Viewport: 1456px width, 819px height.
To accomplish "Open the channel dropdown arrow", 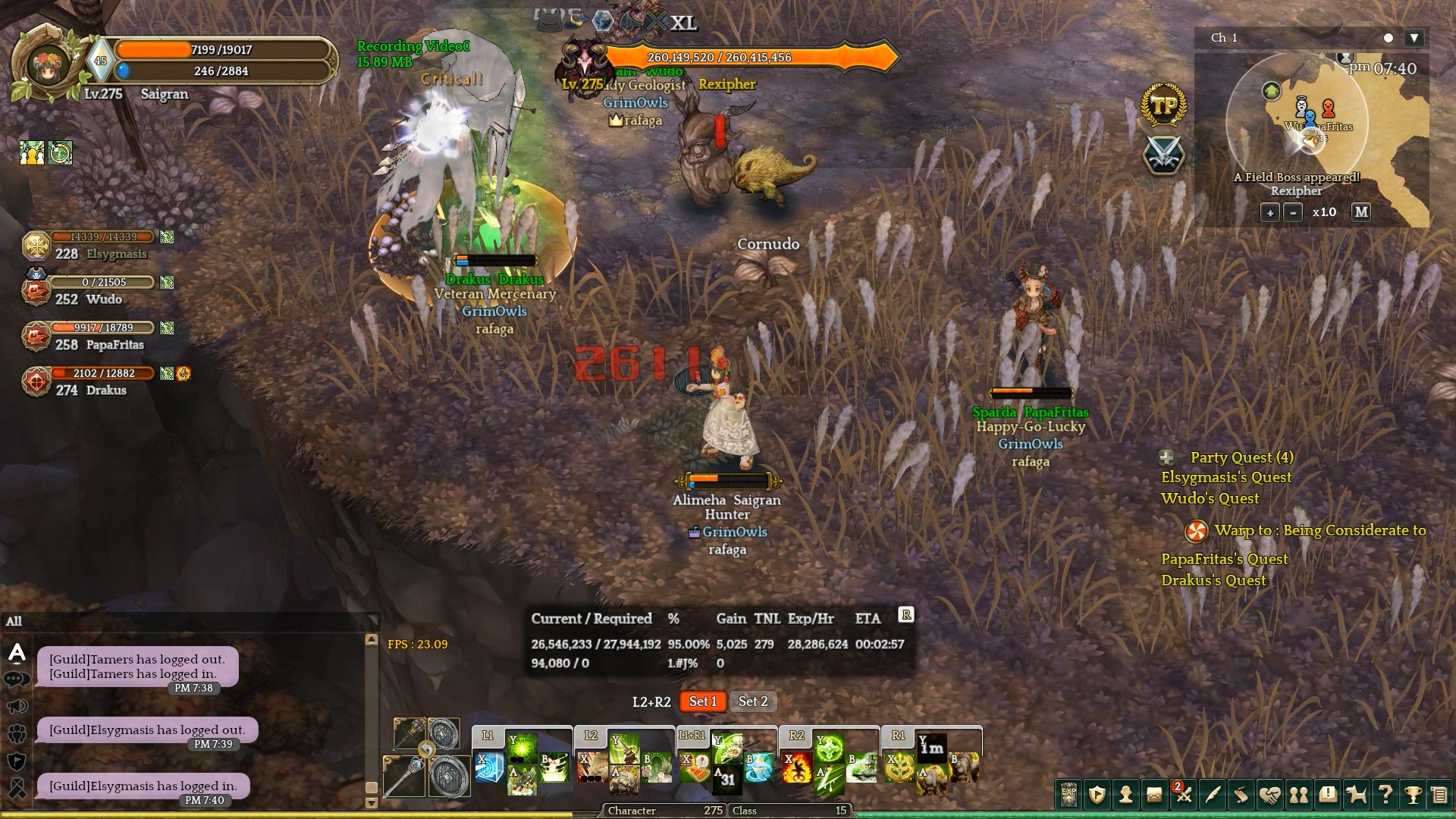I will [1414, 38].
